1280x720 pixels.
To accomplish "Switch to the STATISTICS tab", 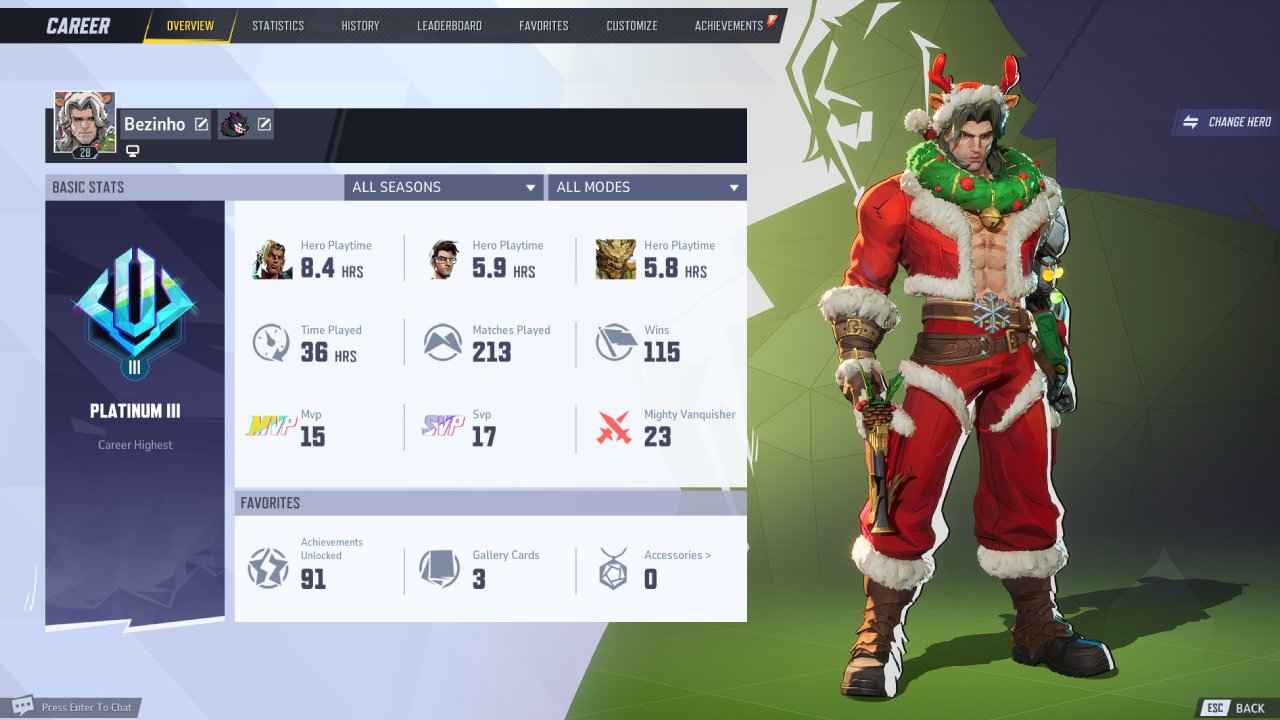I will coord(278,25).
